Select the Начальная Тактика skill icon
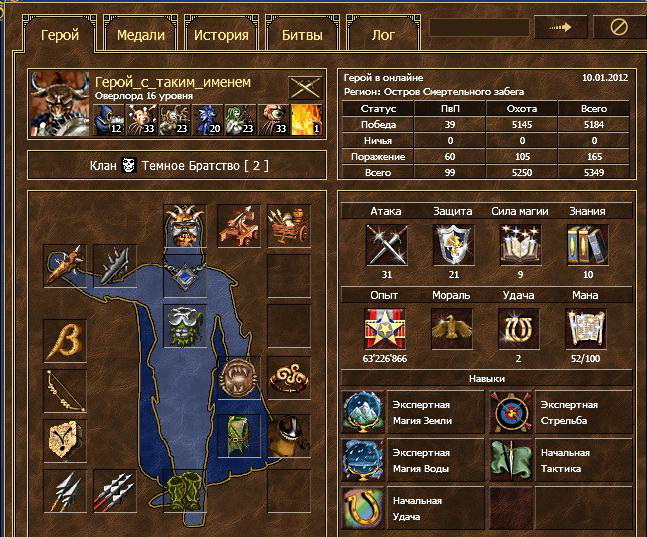647x537 pixels. tap(509, 460)
